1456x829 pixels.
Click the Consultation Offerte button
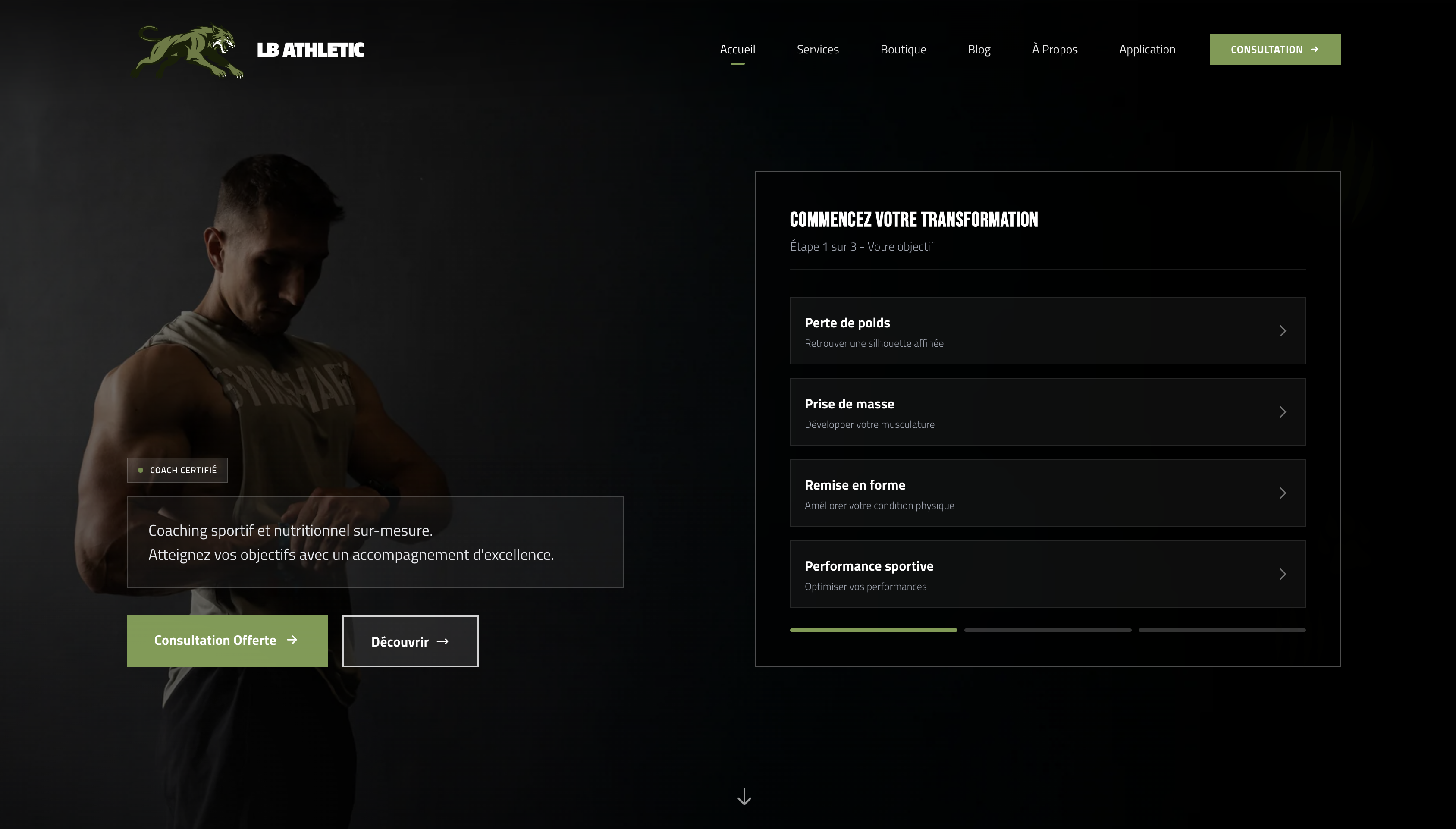(x=226, y=641)
